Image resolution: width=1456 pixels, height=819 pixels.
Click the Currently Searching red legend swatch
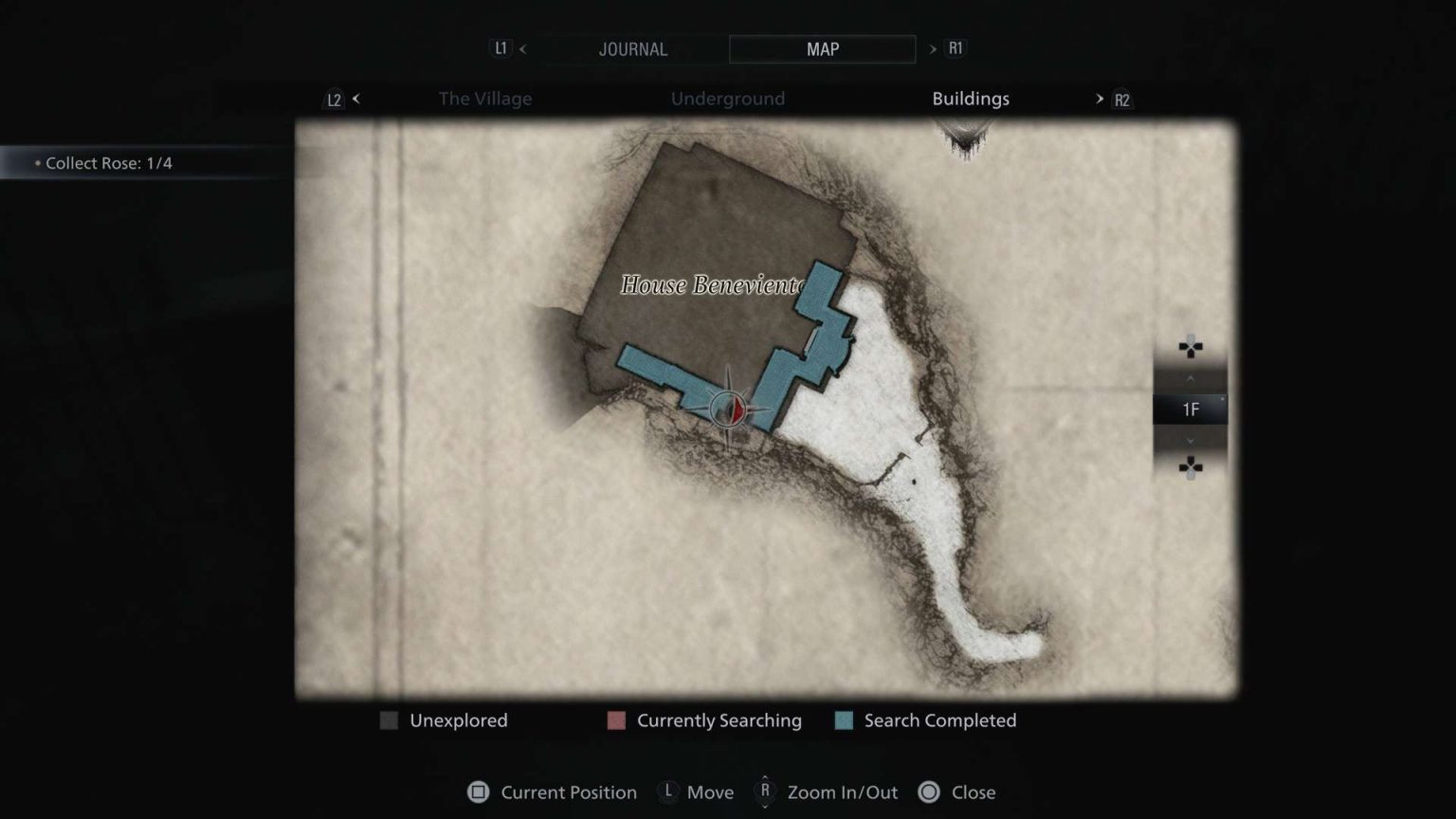point(615,720)
